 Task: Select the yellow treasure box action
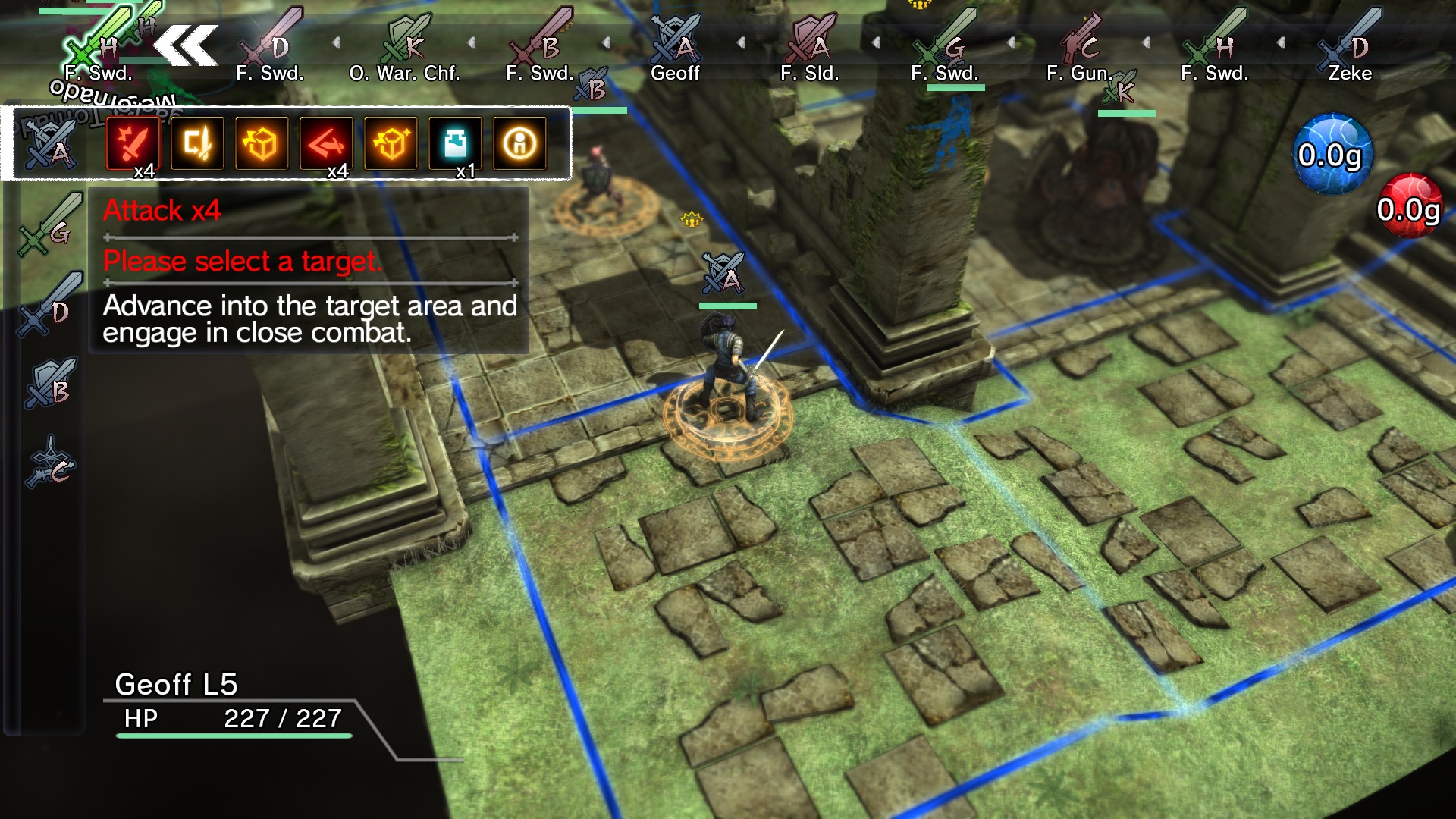pyautogui.click(x=262, y=144)
